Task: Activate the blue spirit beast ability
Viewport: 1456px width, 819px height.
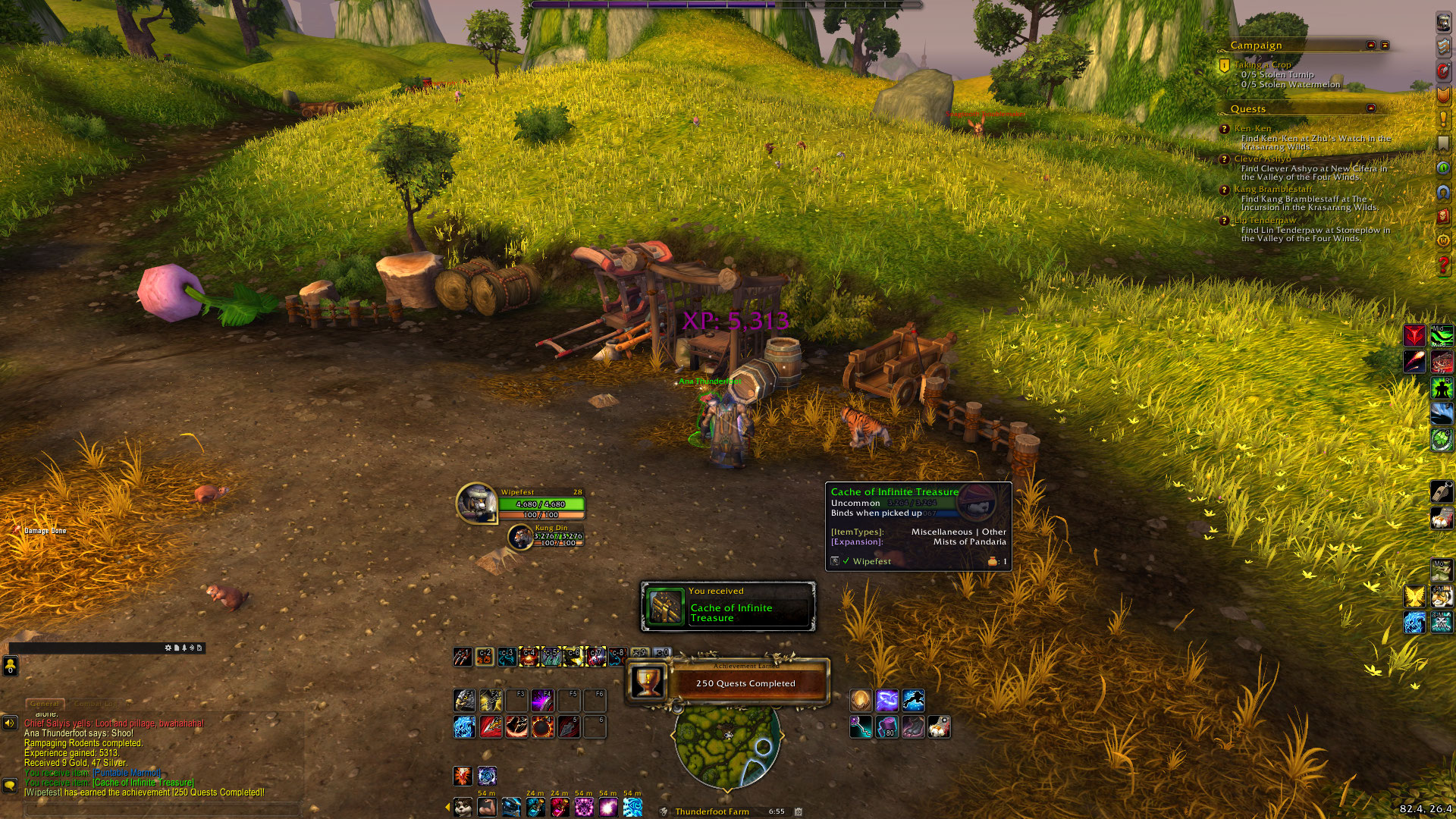Action: tap(465, 727)
